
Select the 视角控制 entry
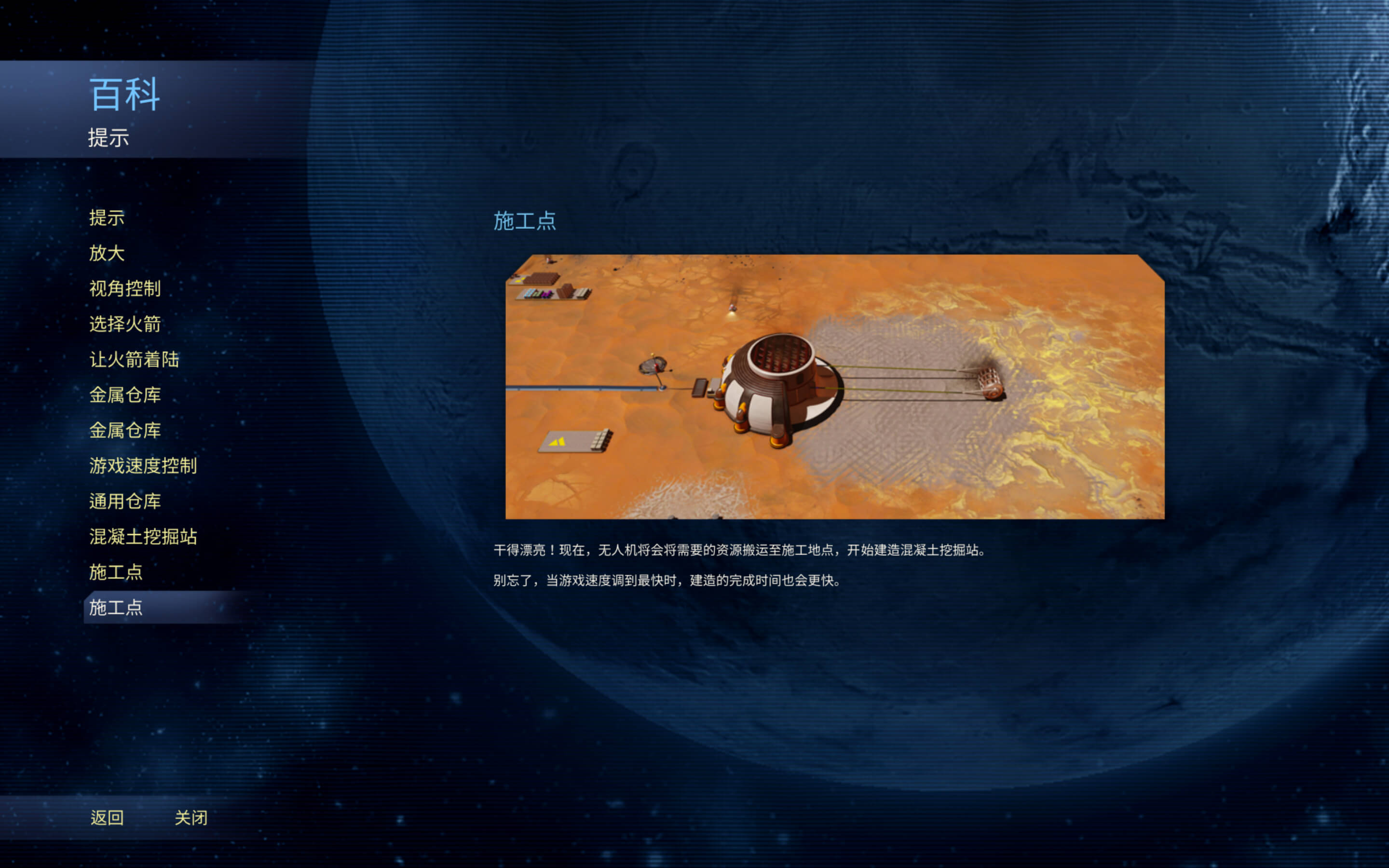(x=124, y=289)
